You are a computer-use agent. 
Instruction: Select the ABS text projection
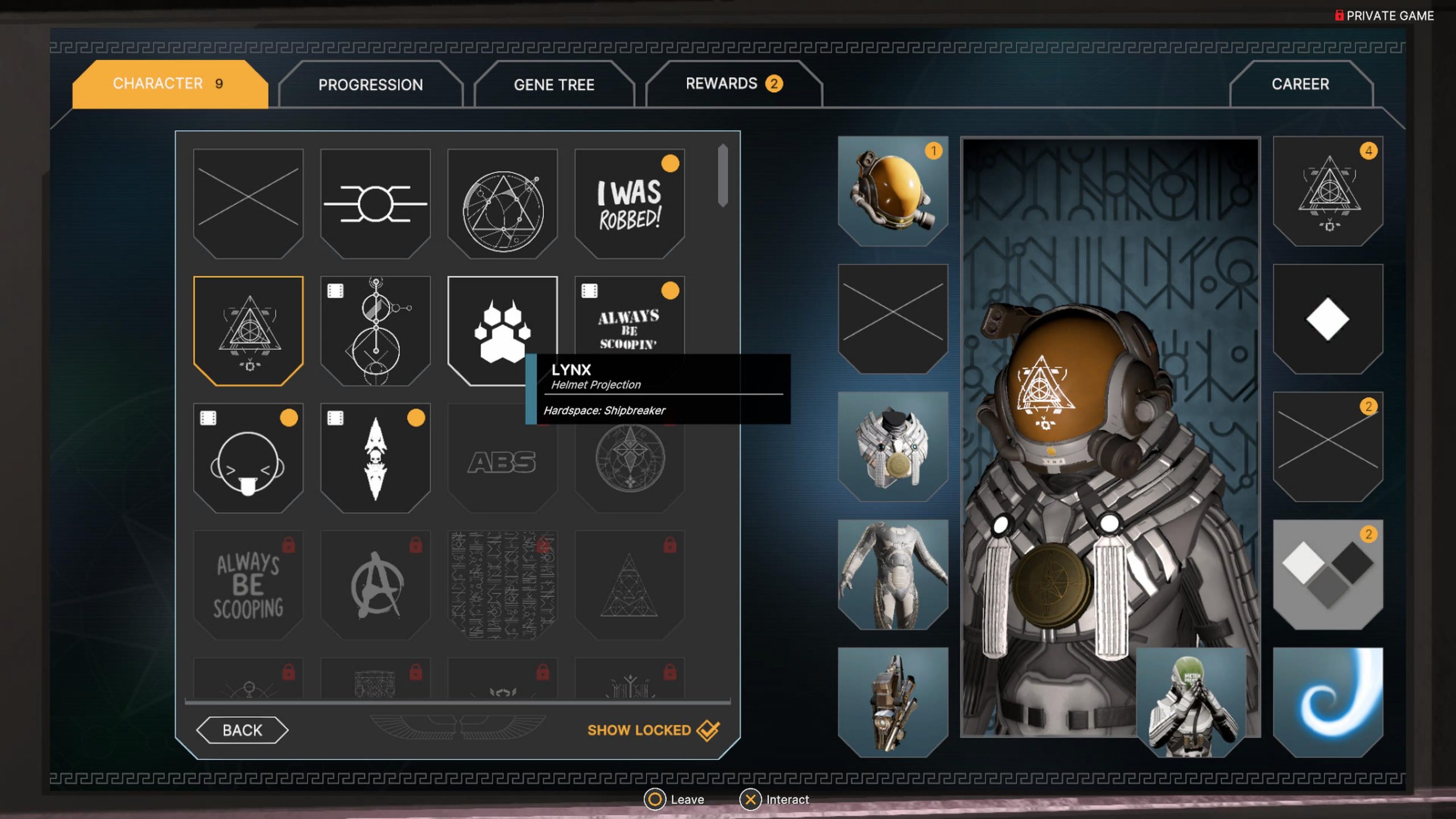502,462
